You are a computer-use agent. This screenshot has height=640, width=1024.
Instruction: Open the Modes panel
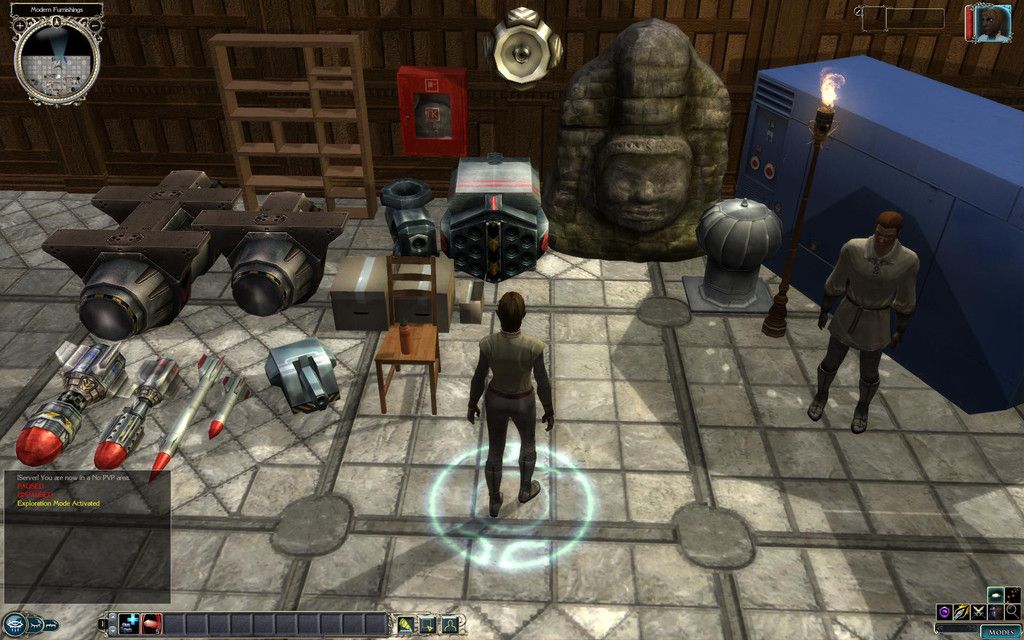click(x=999, y=632)
